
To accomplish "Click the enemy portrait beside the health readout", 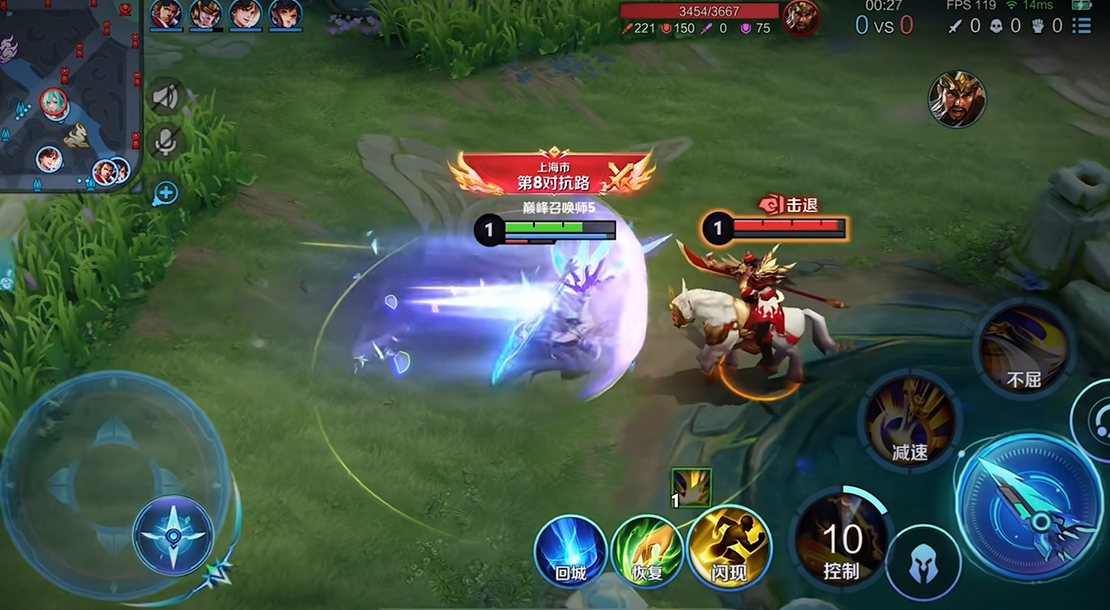I will point(801,17).
